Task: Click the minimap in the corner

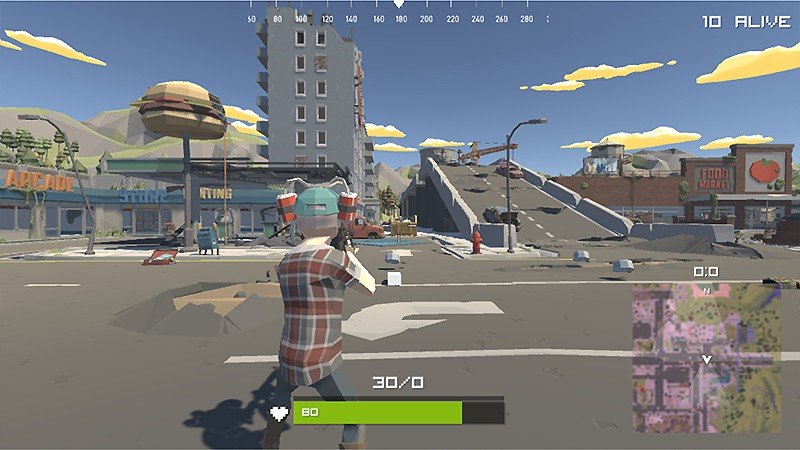Action: coord(706,357)
